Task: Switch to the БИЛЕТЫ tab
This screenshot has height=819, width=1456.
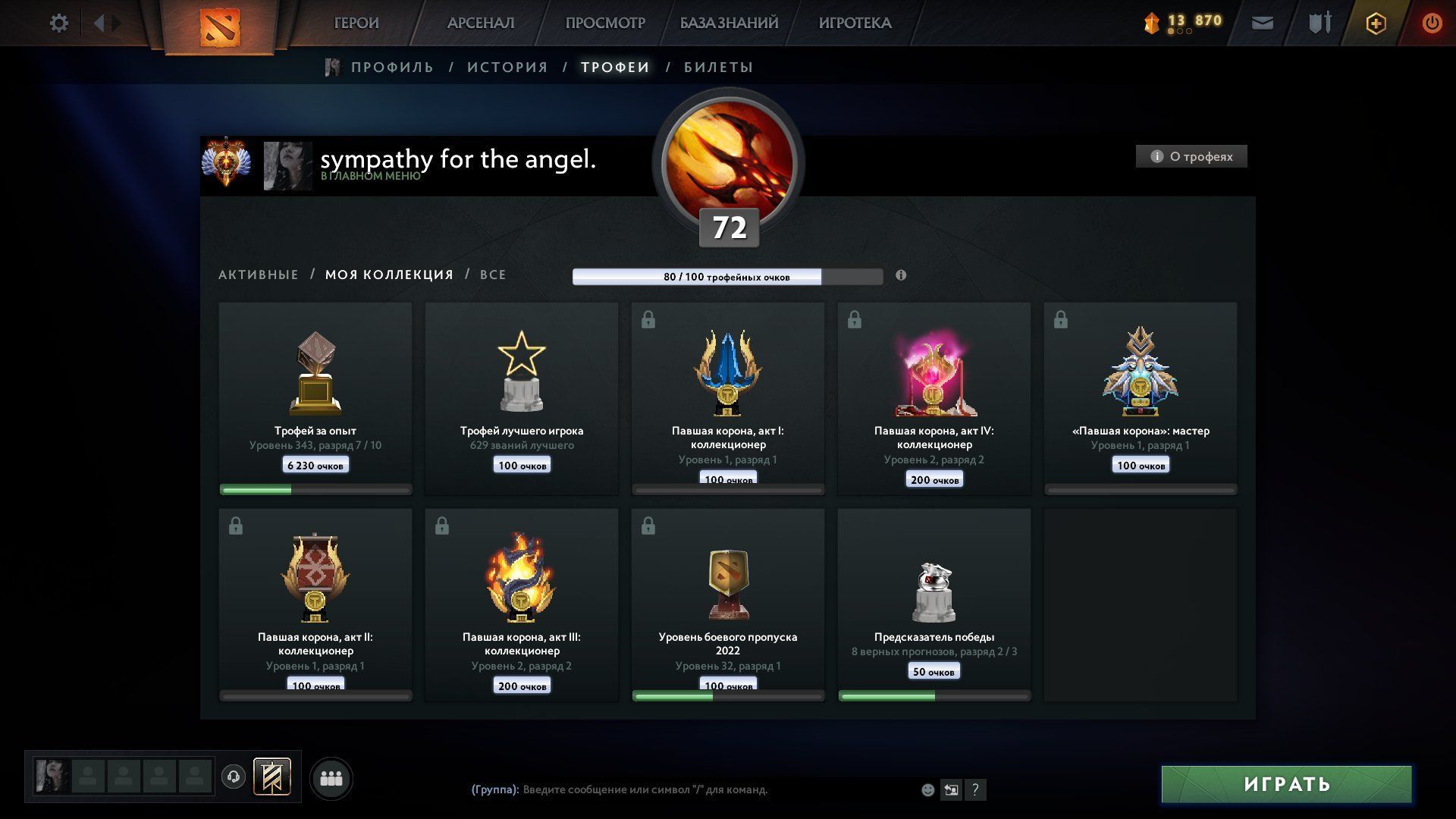Action: (718, 67)
